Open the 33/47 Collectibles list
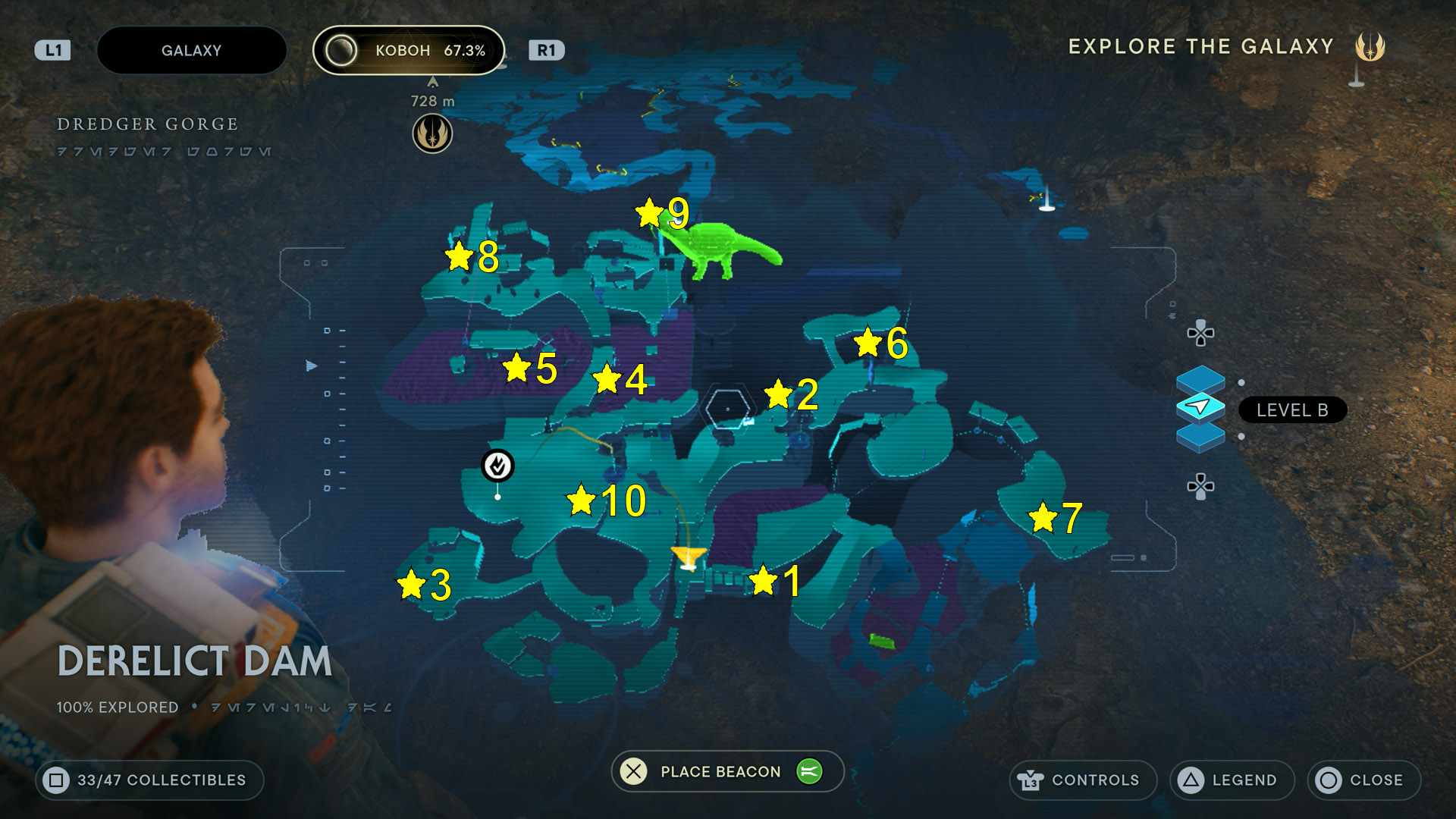The image size is (1456, 819). click(149, 780)
